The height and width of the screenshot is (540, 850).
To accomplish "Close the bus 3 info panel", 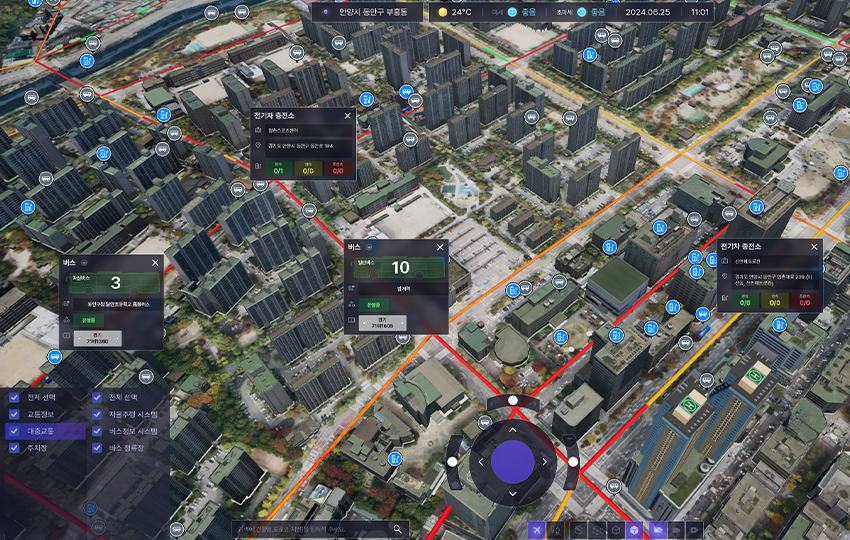I will click(155, 262).
